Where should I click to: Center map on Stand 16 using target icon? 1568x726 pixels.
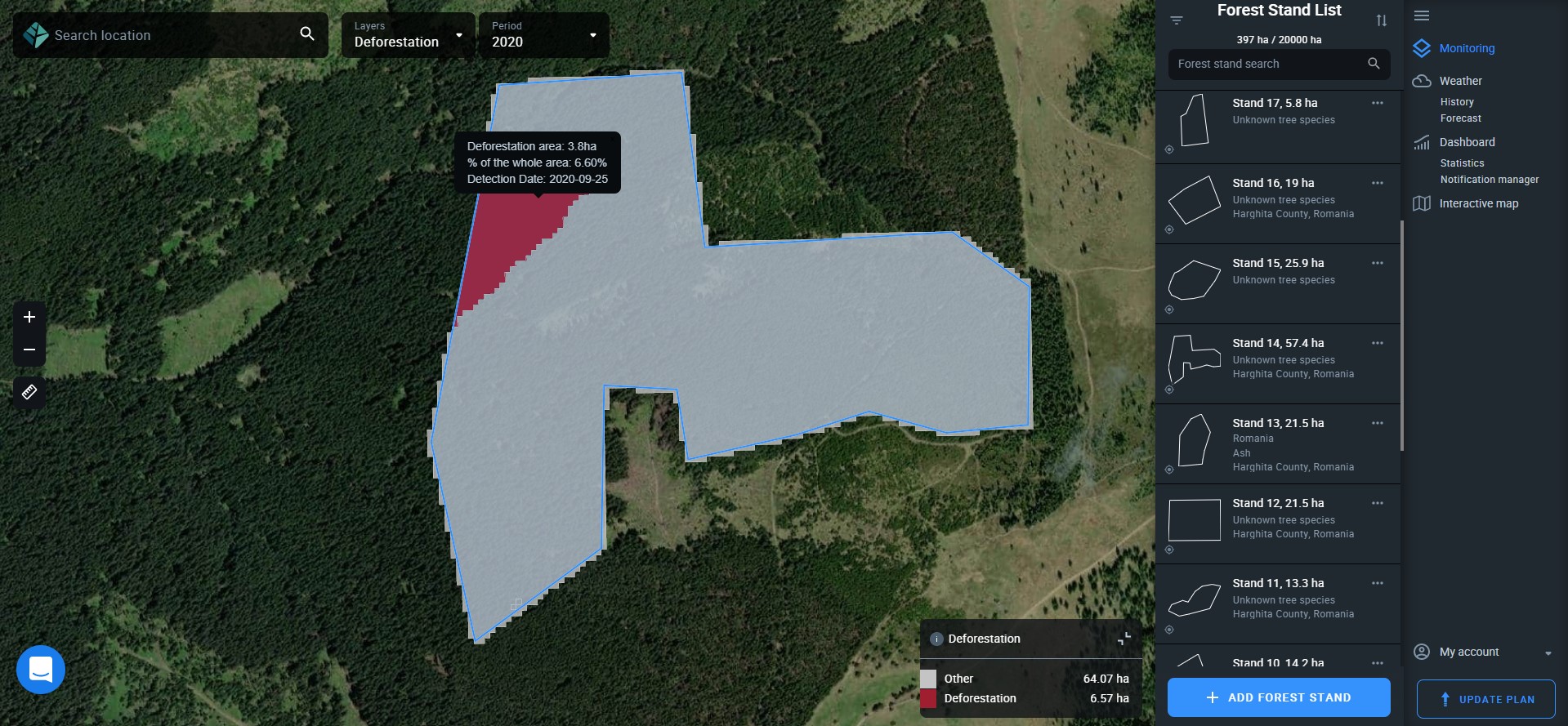pyautogui.click(x=1169, y=229)
